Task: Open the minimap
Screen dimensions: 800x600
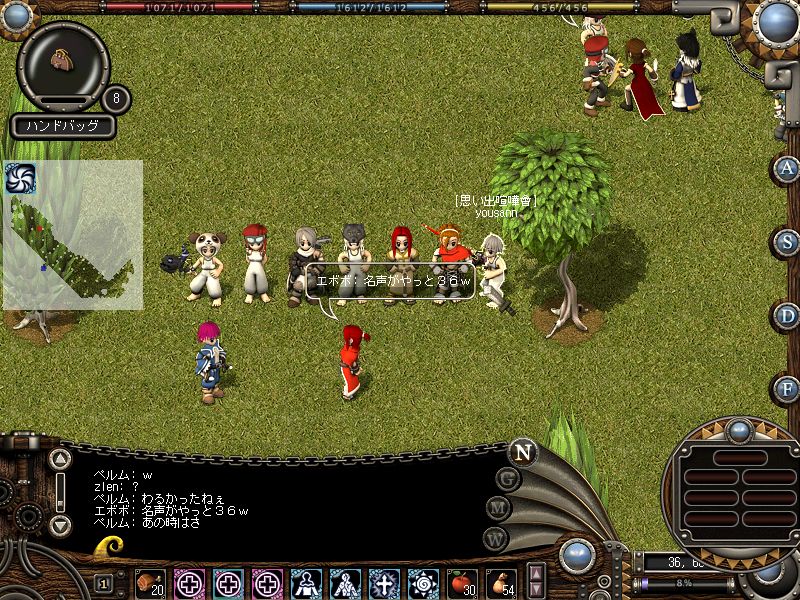Action: (x=72, y=240)
